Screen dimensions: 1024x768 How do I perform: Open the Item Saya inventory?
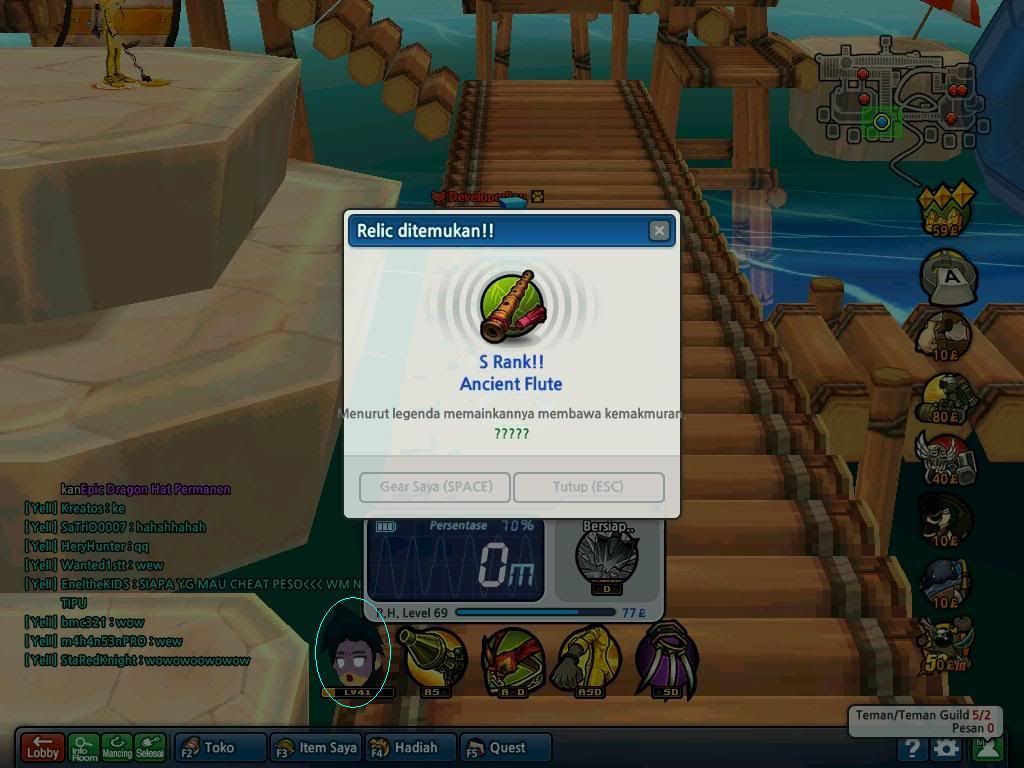tap(314, 747)
